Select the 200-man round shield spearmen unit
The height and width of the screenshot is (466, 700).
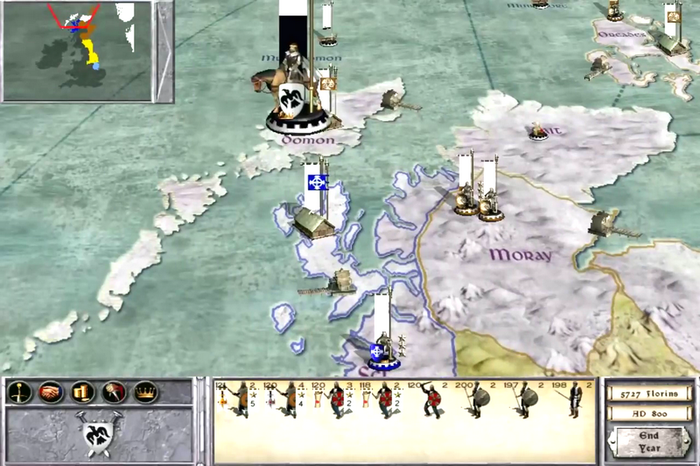479,402
